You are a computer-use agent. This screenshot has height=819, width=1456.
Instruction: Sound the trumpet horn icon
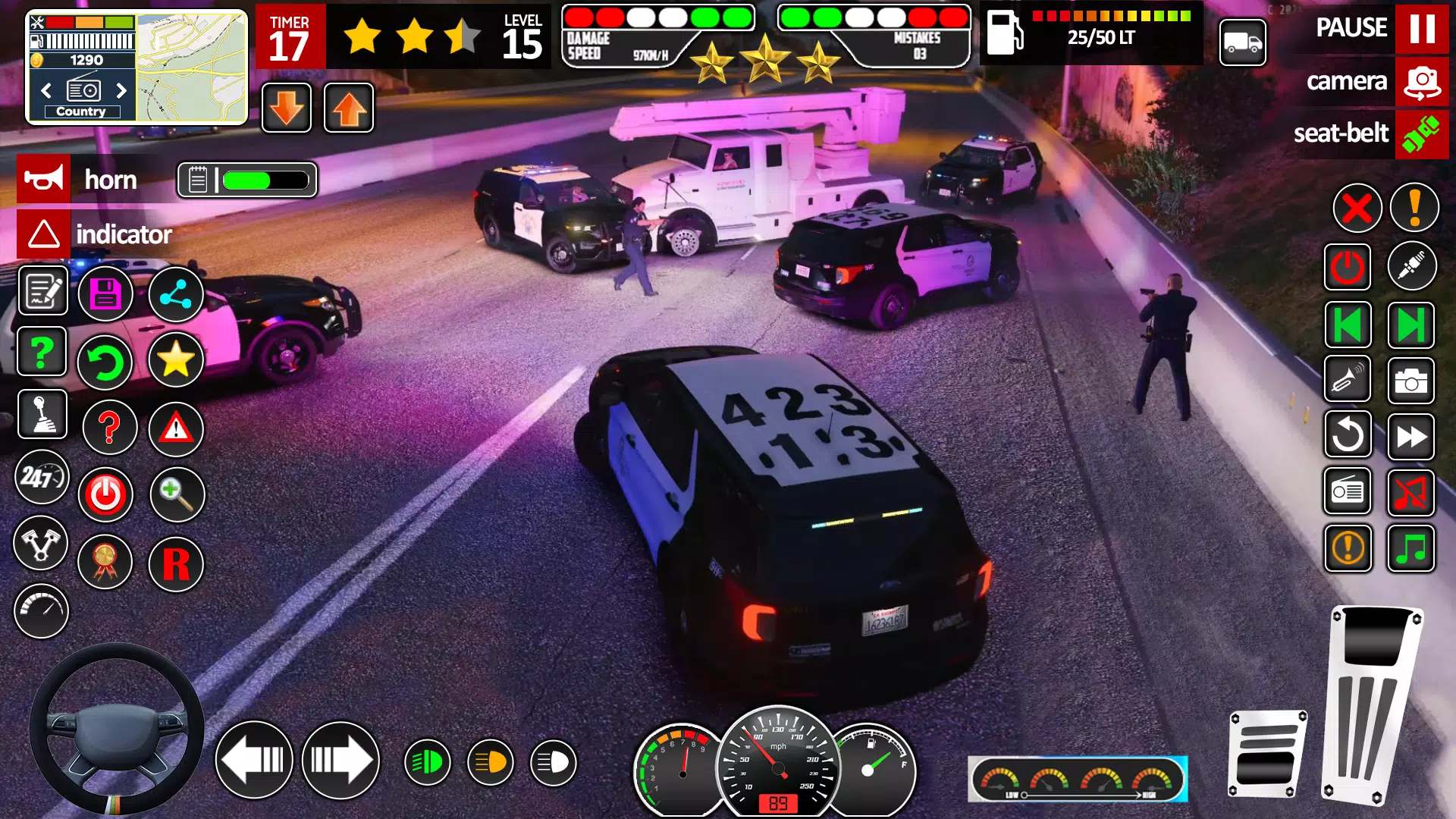click(1348, 381)
